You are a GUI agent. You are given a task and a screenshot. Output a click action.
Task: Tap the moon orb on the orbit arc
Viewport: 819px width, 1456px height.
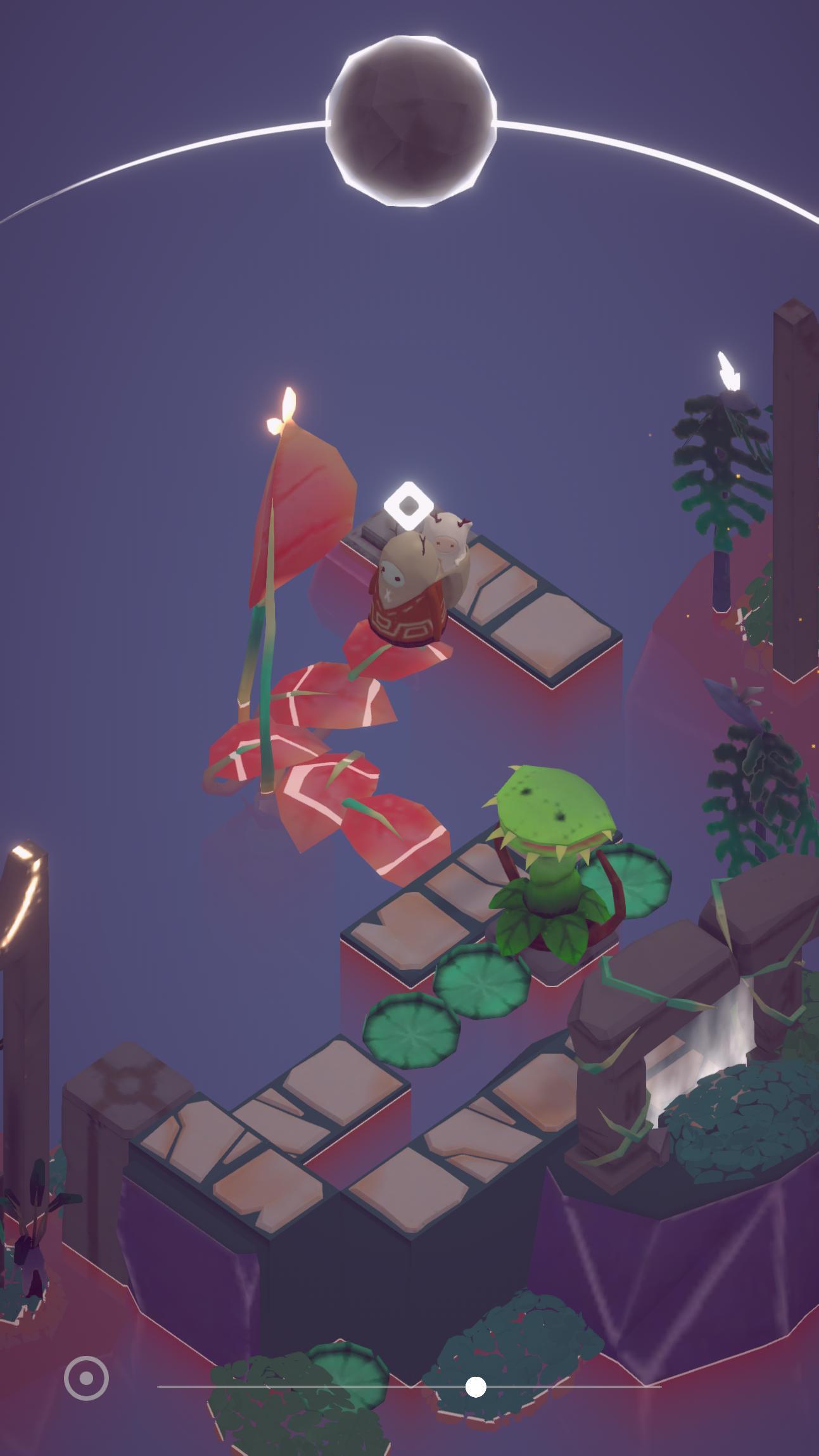click(x=410, y=122)
